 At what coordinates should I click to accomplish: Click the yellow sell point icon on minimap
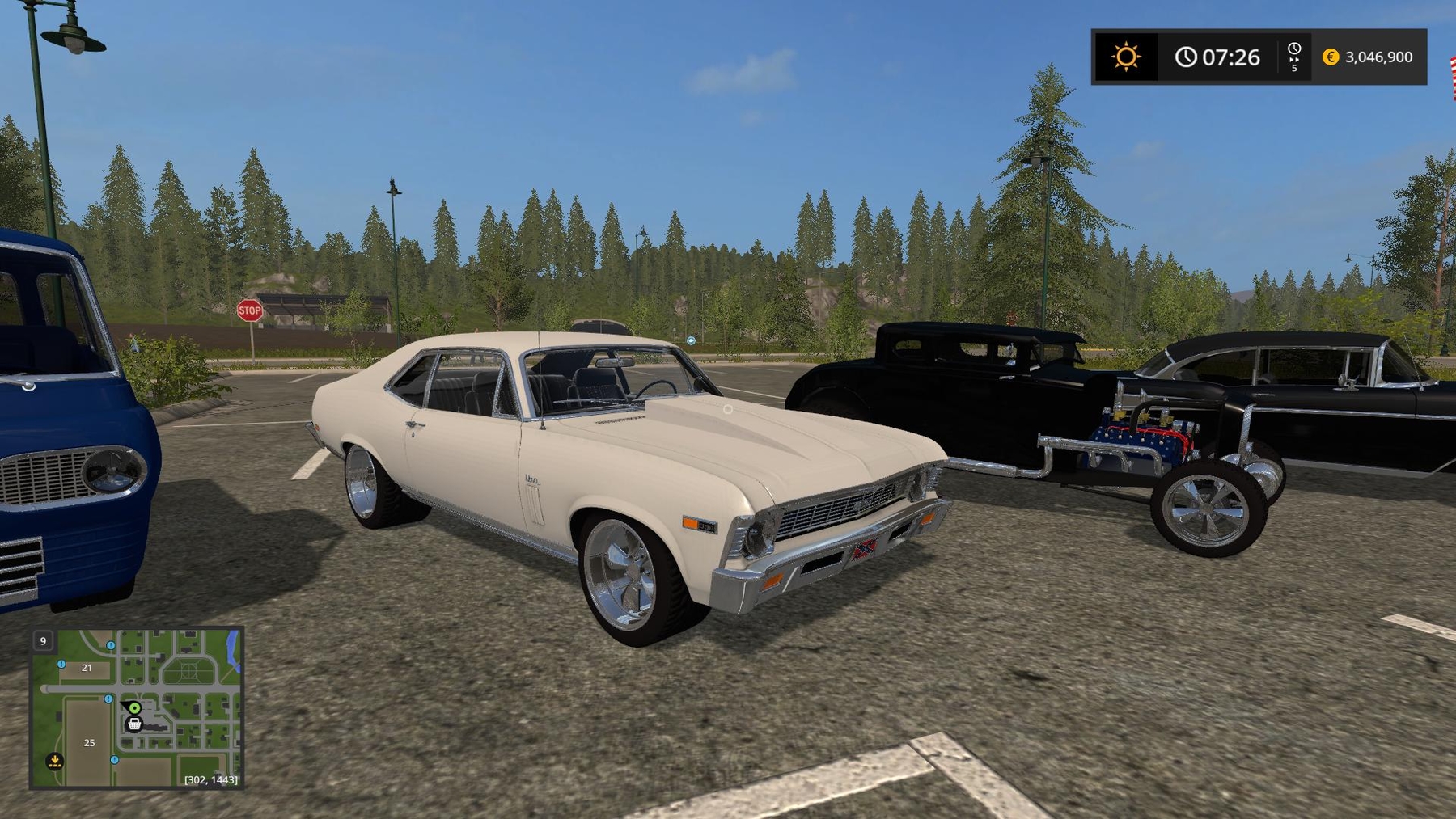point(55,761)
